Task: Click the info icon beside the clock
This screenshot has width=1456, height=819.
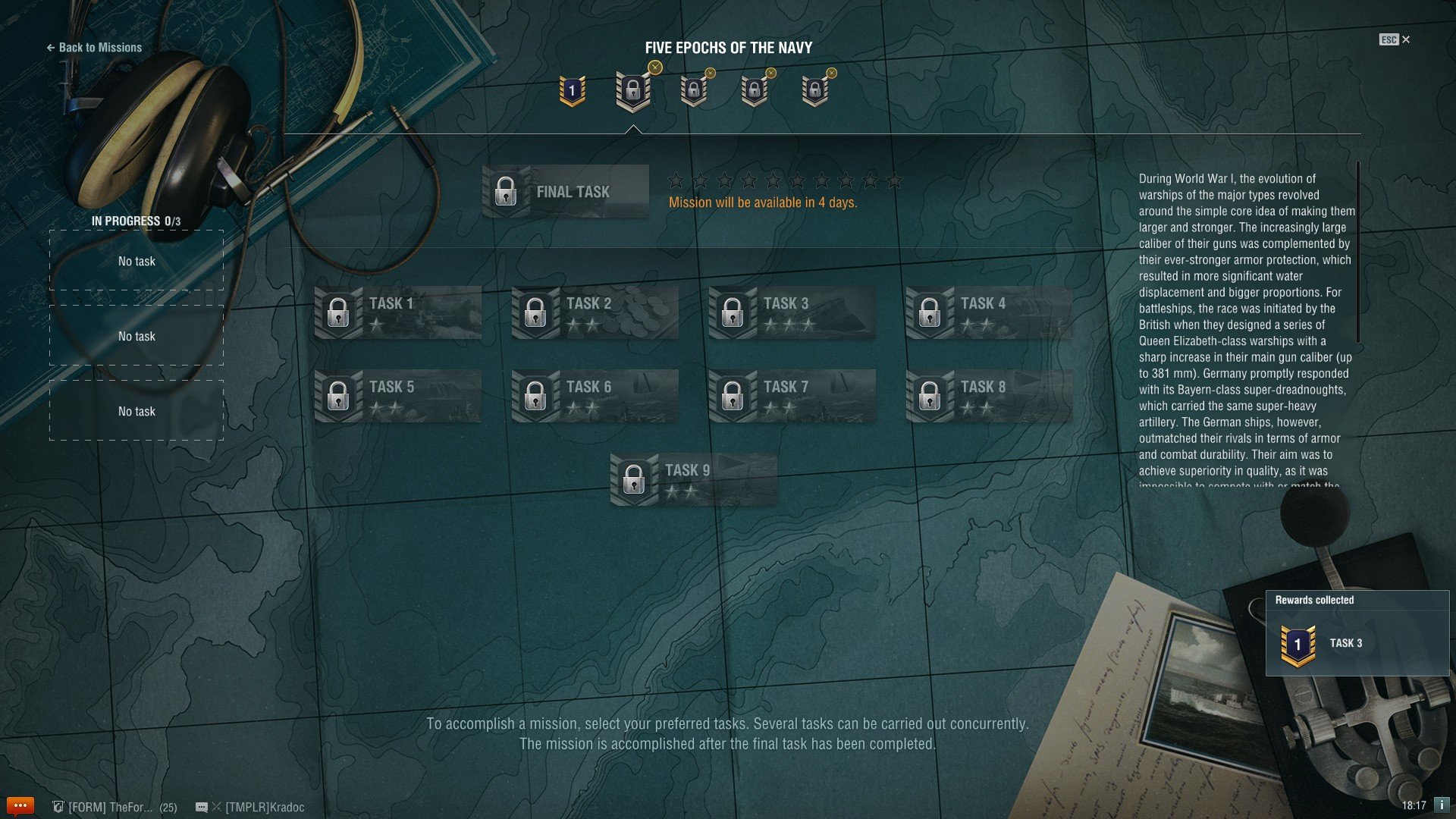Action: (x=1441, y=805)
